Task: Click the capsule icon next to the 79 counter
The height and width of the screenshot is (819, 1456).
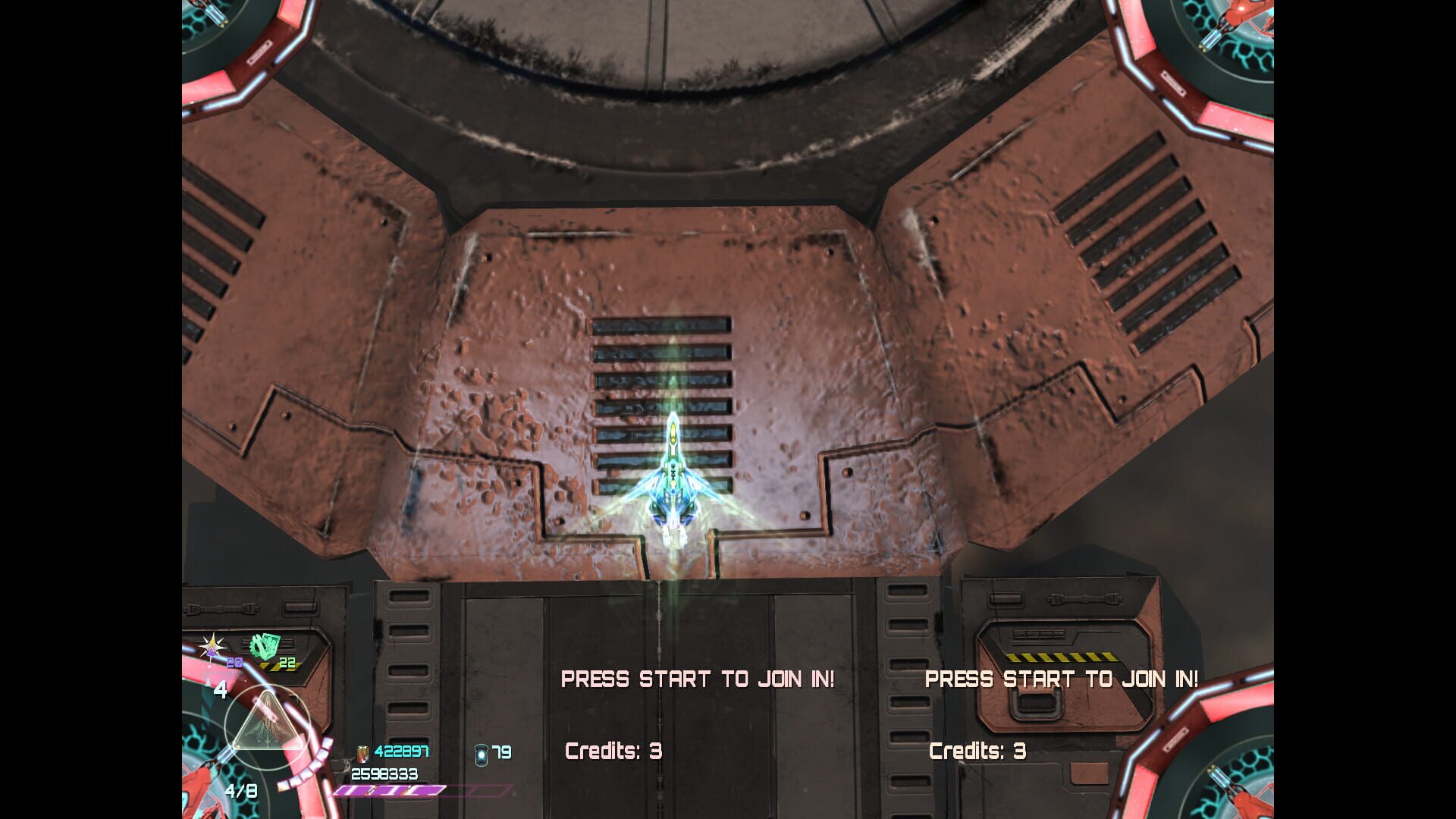Action: pos(480,756)
